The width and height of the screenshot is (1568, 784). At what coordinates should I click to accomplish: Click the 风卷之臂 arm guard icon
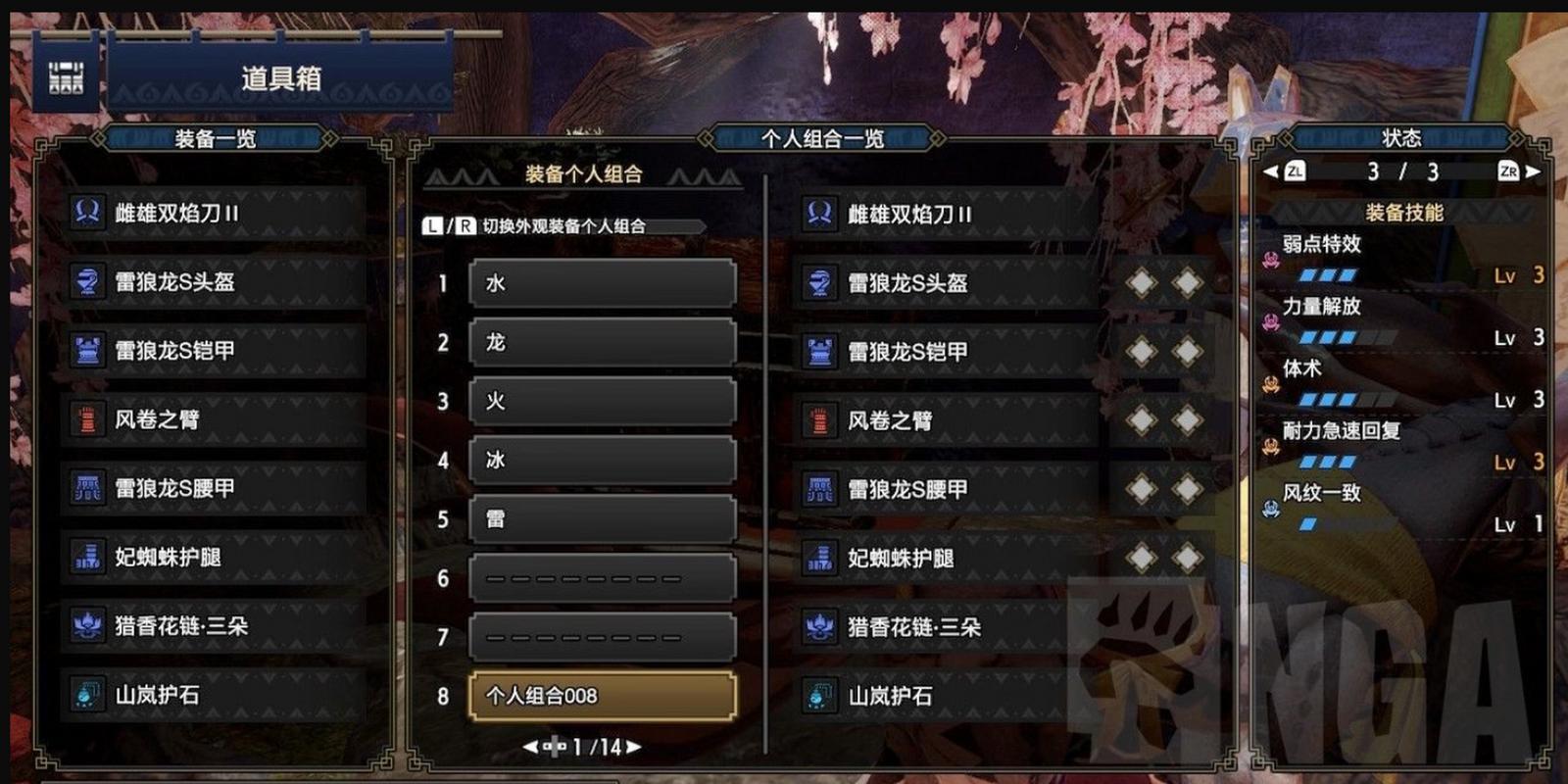88,418
